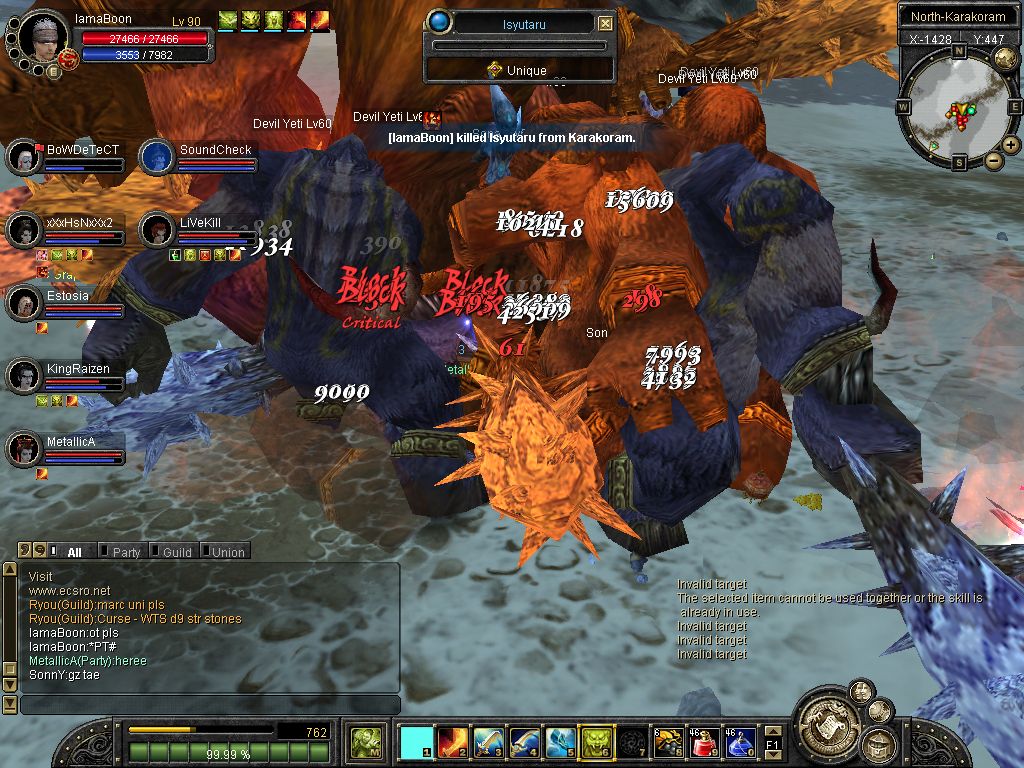Zoom out the minimap with minus button

994,160
